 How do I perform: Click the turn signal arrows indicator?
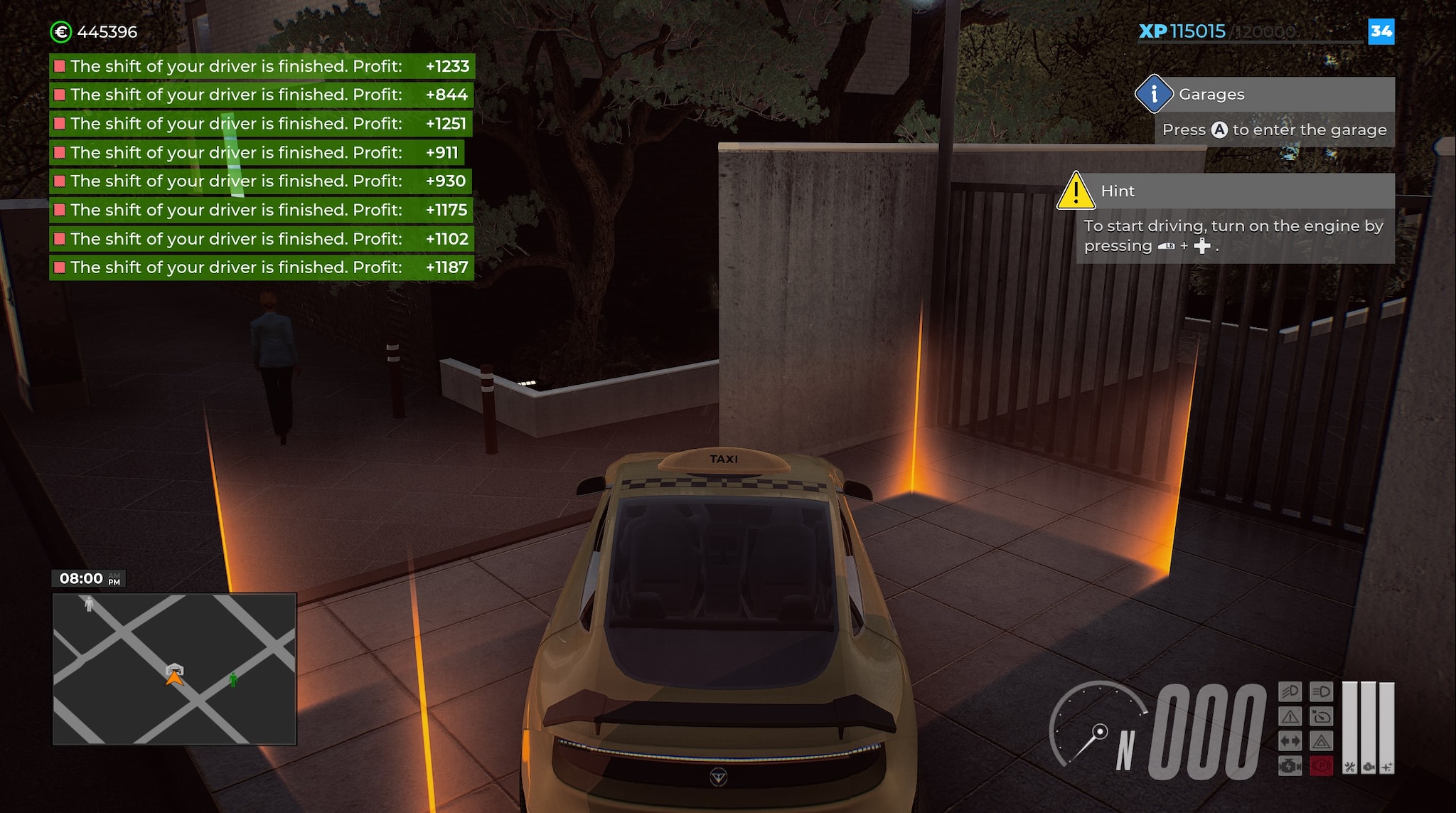(1290, 742)
